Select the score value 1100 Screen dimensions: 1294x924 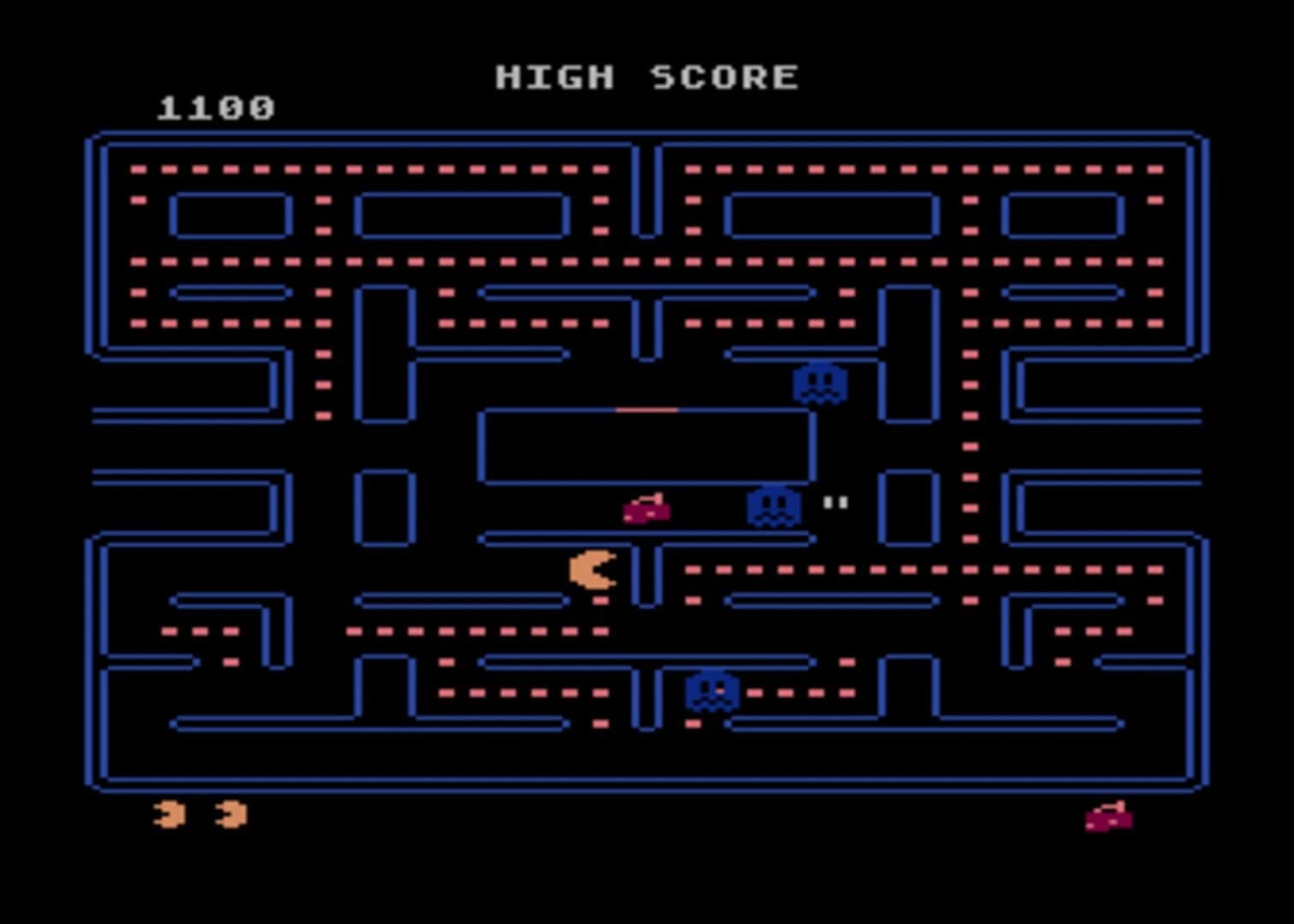pyautogui.click(x=215, y=107)
